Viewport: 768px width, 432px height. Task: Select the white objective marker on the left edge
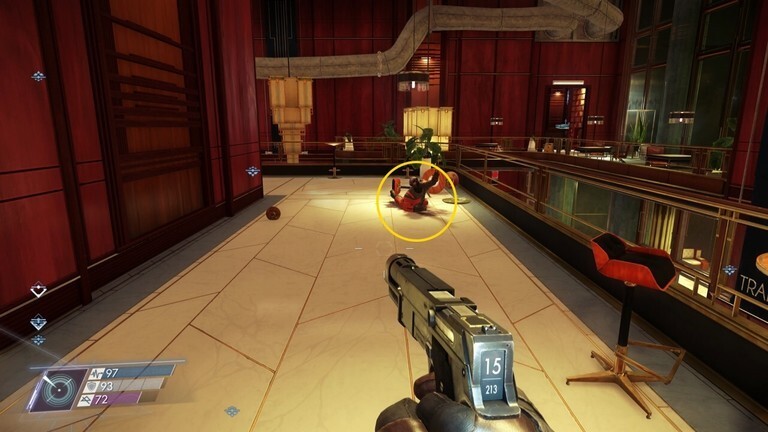pyautogui.click(x=38, y=290)
